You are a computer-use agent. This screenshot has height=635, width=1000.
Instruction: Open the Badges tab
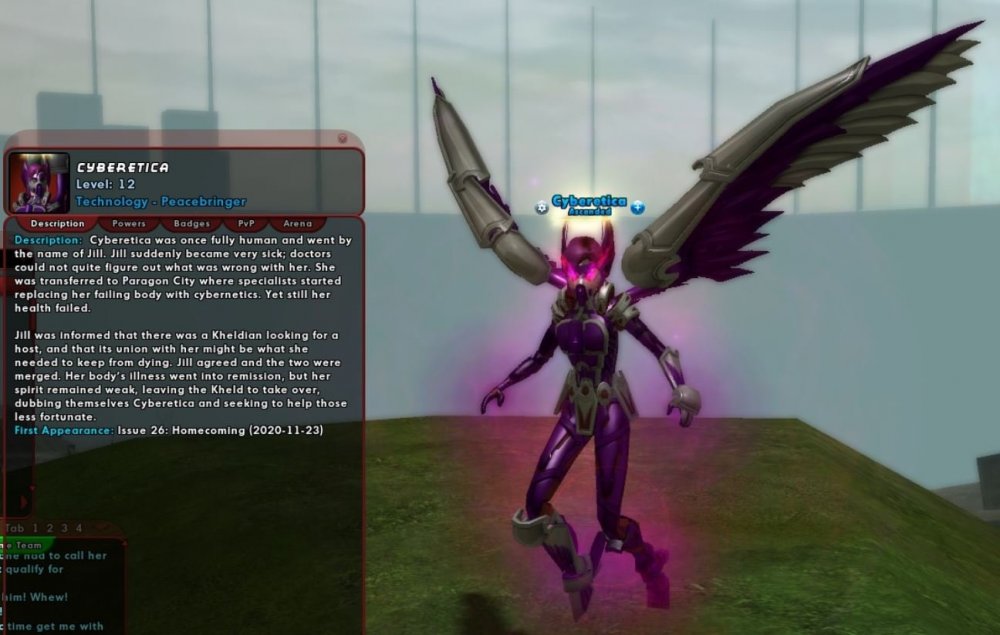tap(192, 224)
